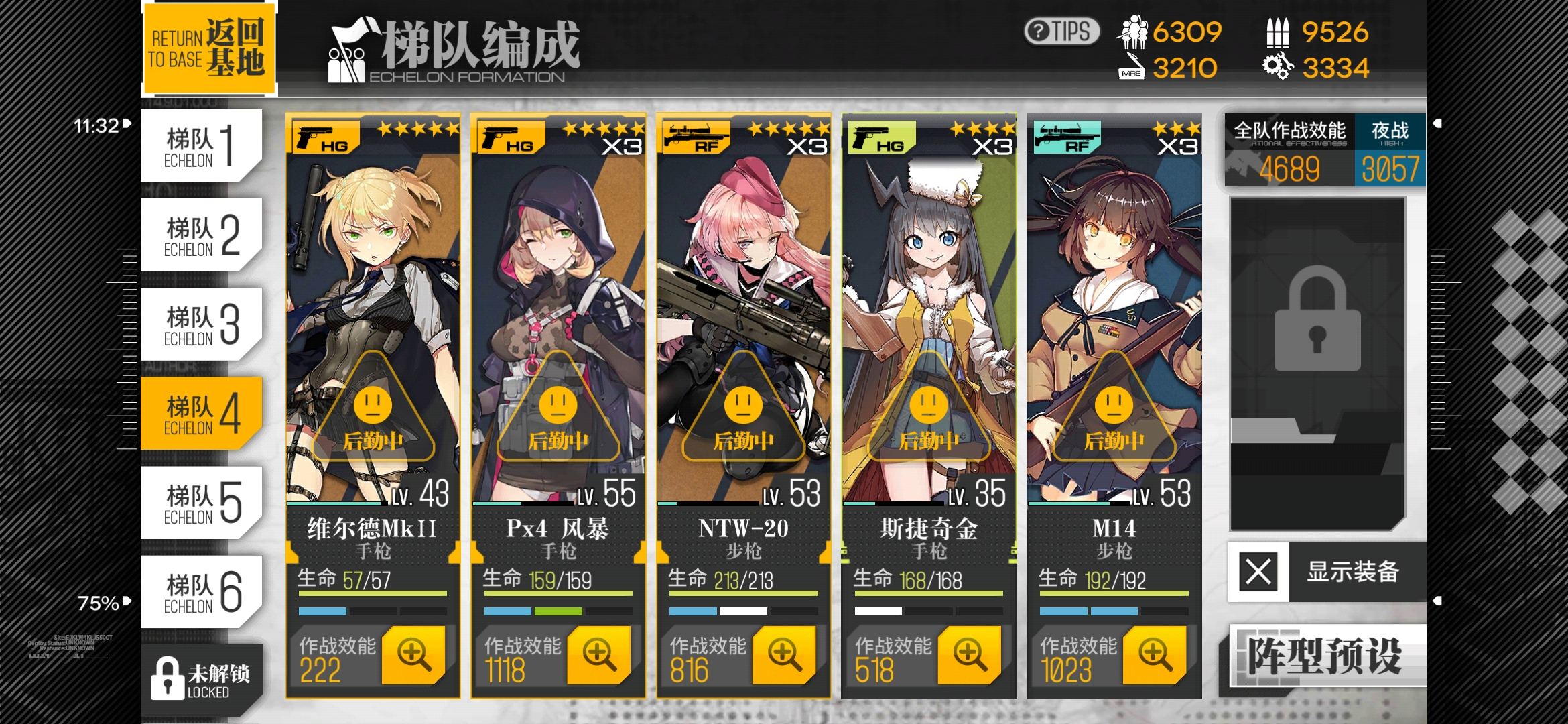Open combat effectiveness details for Px4 风暴

pyautogui.click(x=596, y=654)
